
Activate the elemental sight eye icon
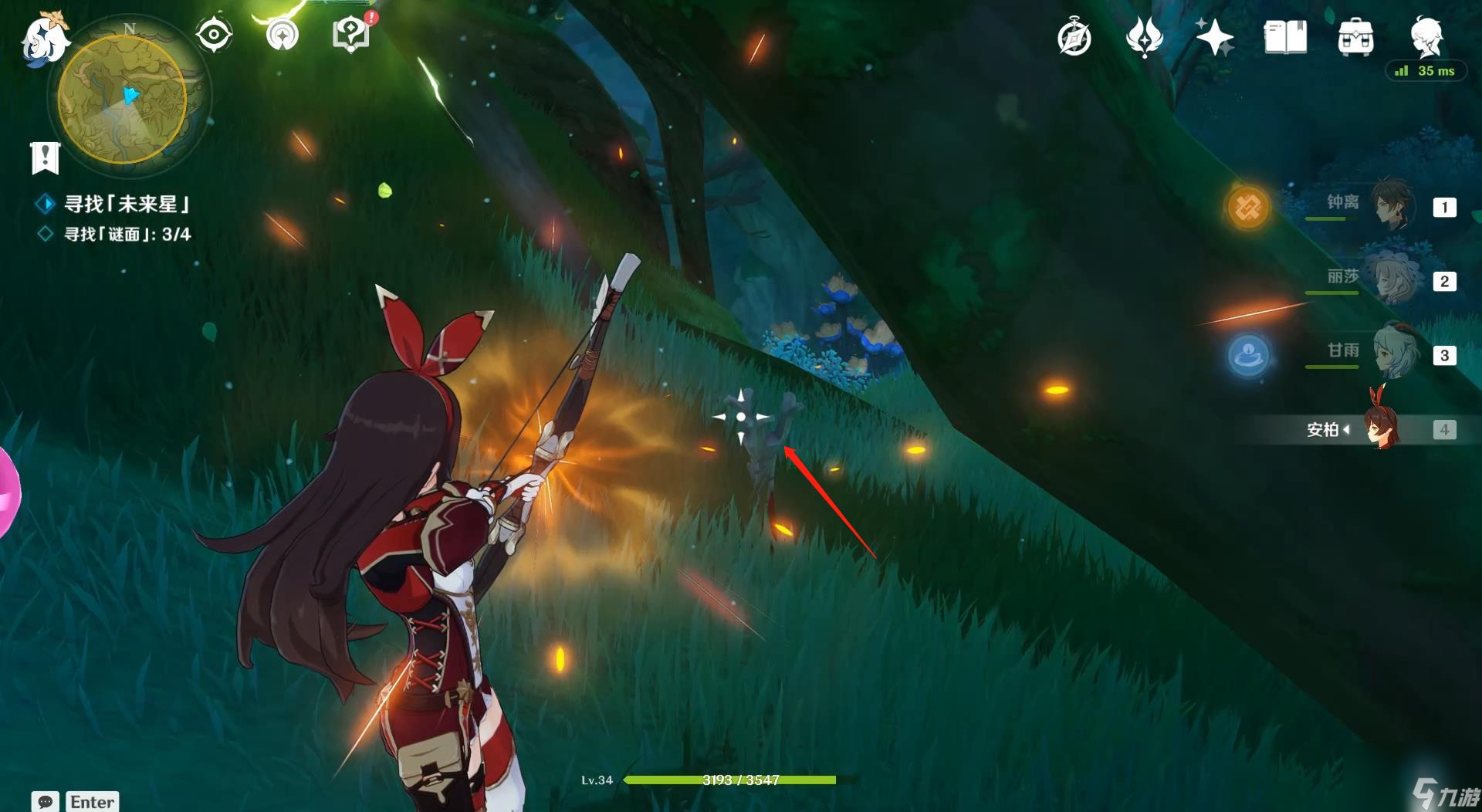214,35
